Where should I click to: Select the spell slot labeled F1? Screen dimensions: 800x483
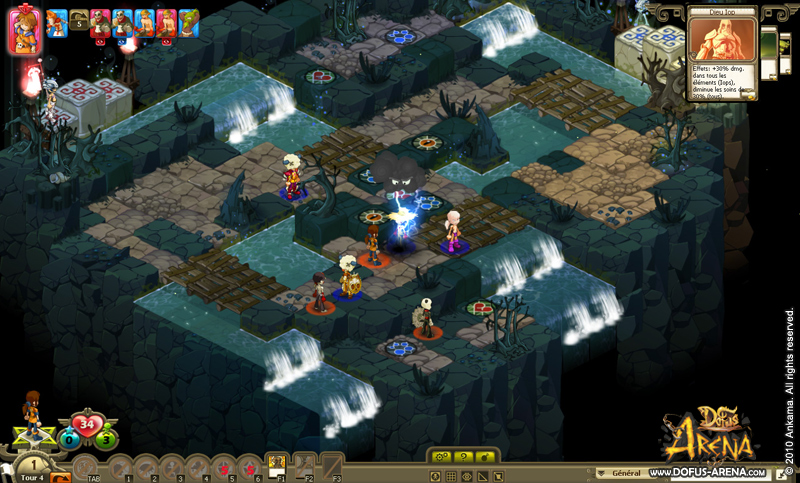tap(276, 467)
